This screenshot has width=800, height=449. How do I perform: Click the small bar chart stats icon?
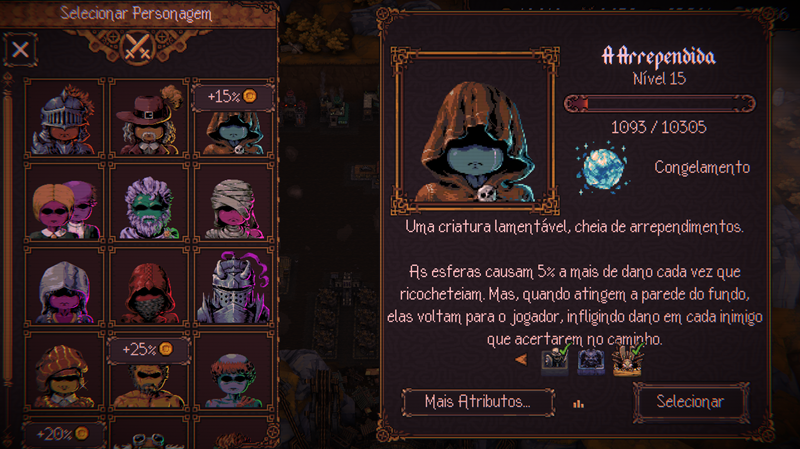578,404
